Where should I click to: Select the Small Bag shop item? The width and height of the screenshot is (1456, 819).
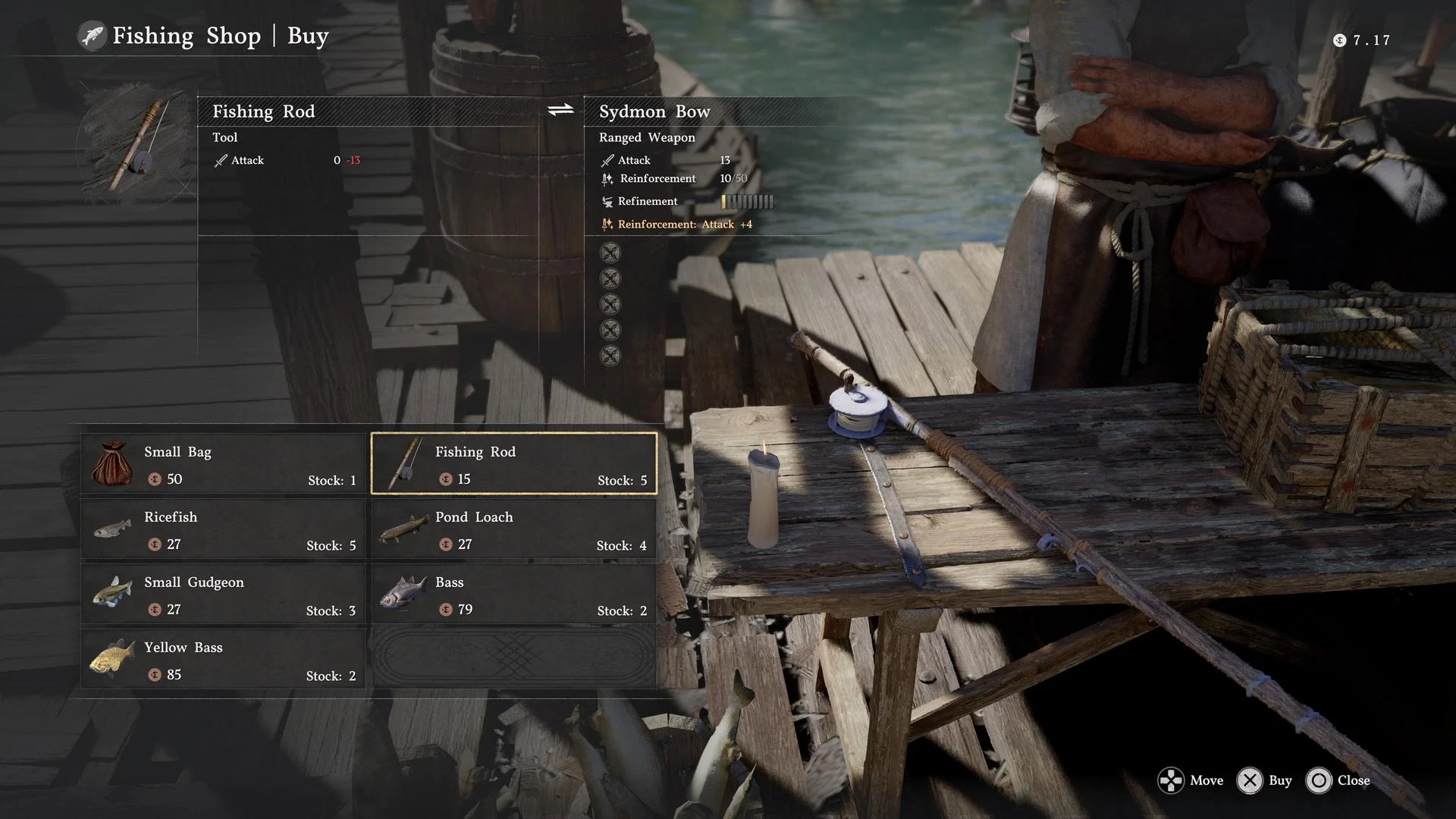[x=223, y=463]
